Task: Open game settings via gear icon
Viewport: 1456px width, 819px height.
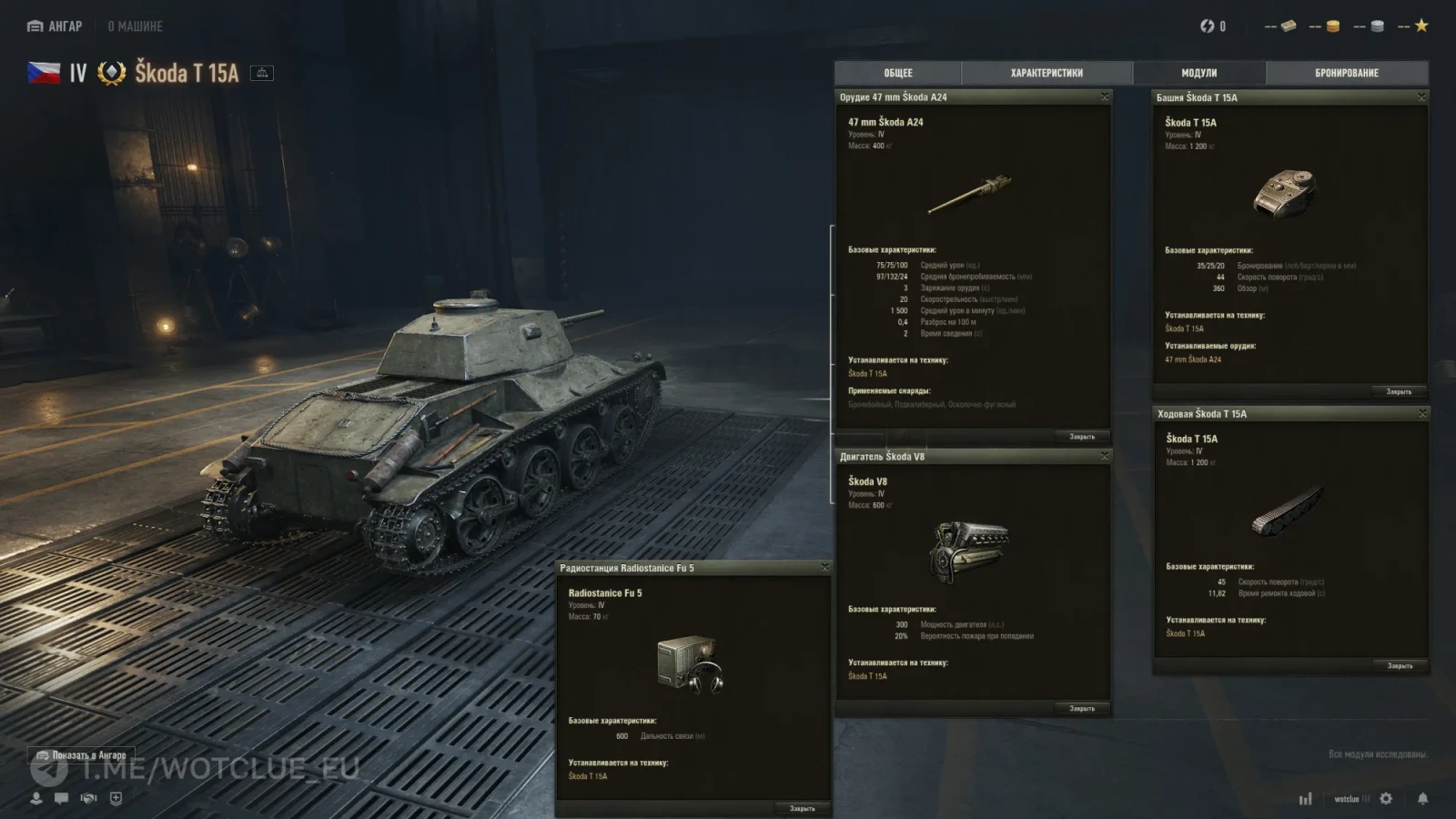Action: click(1386, 798)
